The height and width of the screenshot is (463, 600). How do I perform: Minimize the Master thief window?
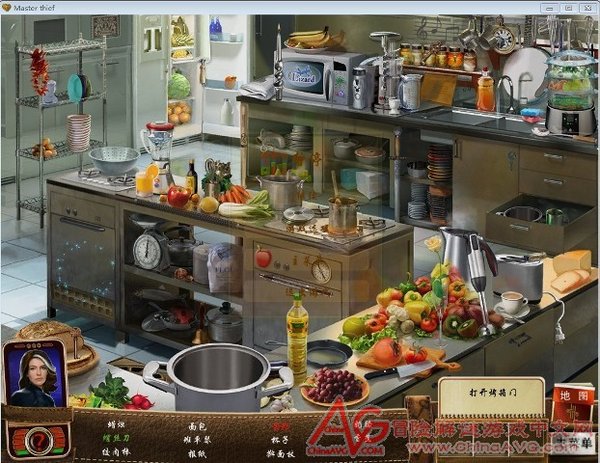tap(549, 7)
